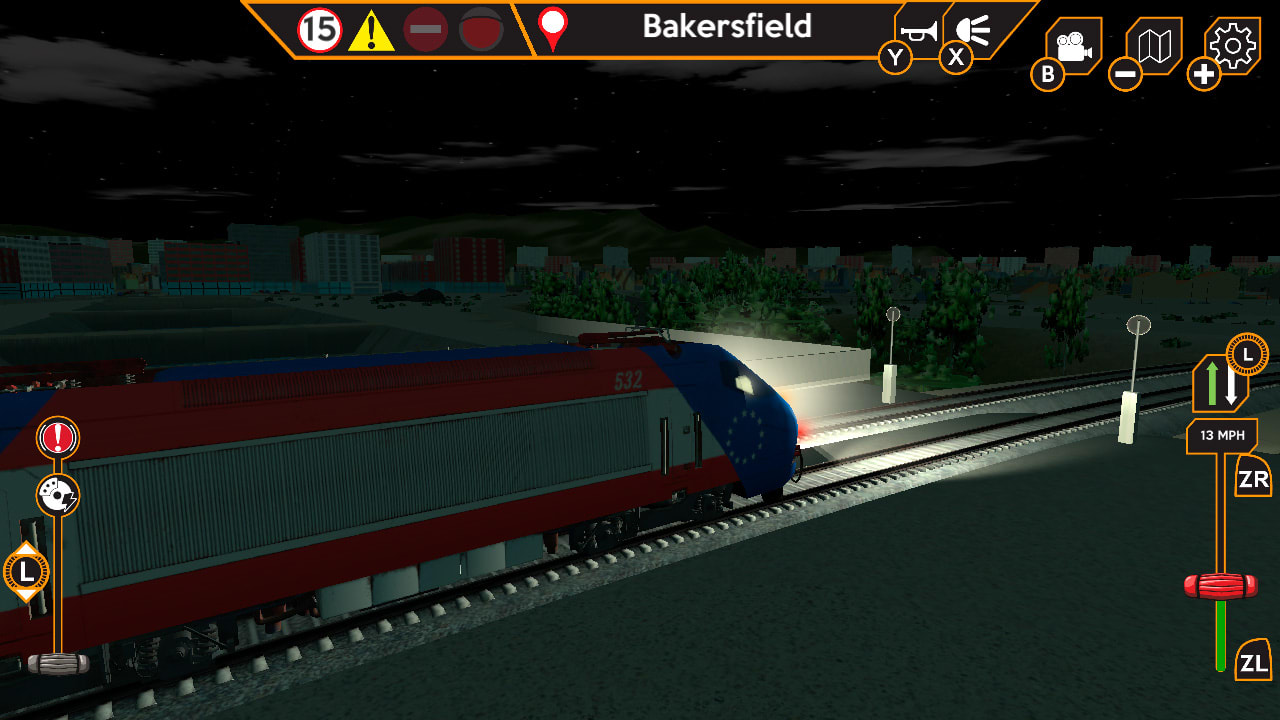View the 13 MPH speed readout
Viewport: 1280px width, 720px height.
[x=1222, y=435]
